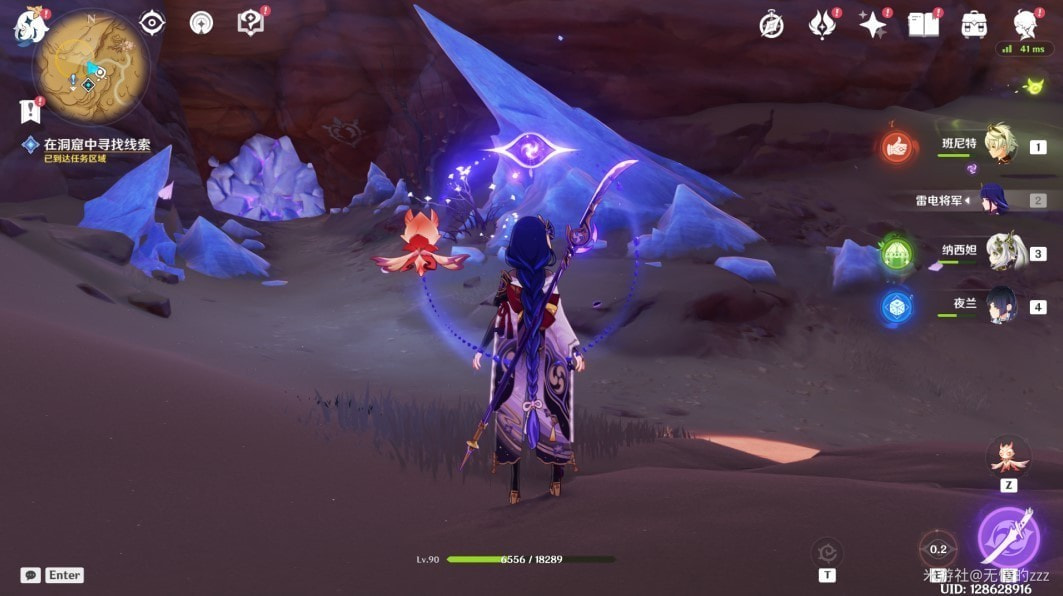Activate the elemental sight eye icon
This screenshot has height=596, width=1063.
click(x=152, y=23)
